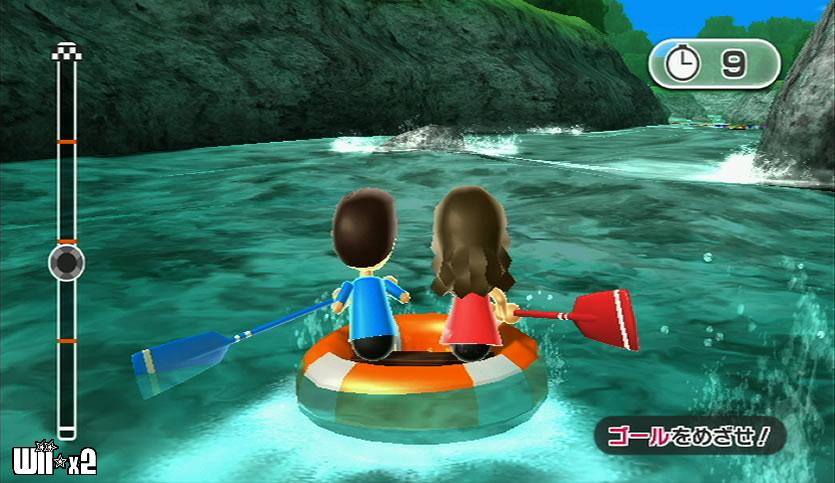The height and width of the screenshot is (483, 835).
Task: Select the checkered goal flag atop the progress track
Action: 66,52
